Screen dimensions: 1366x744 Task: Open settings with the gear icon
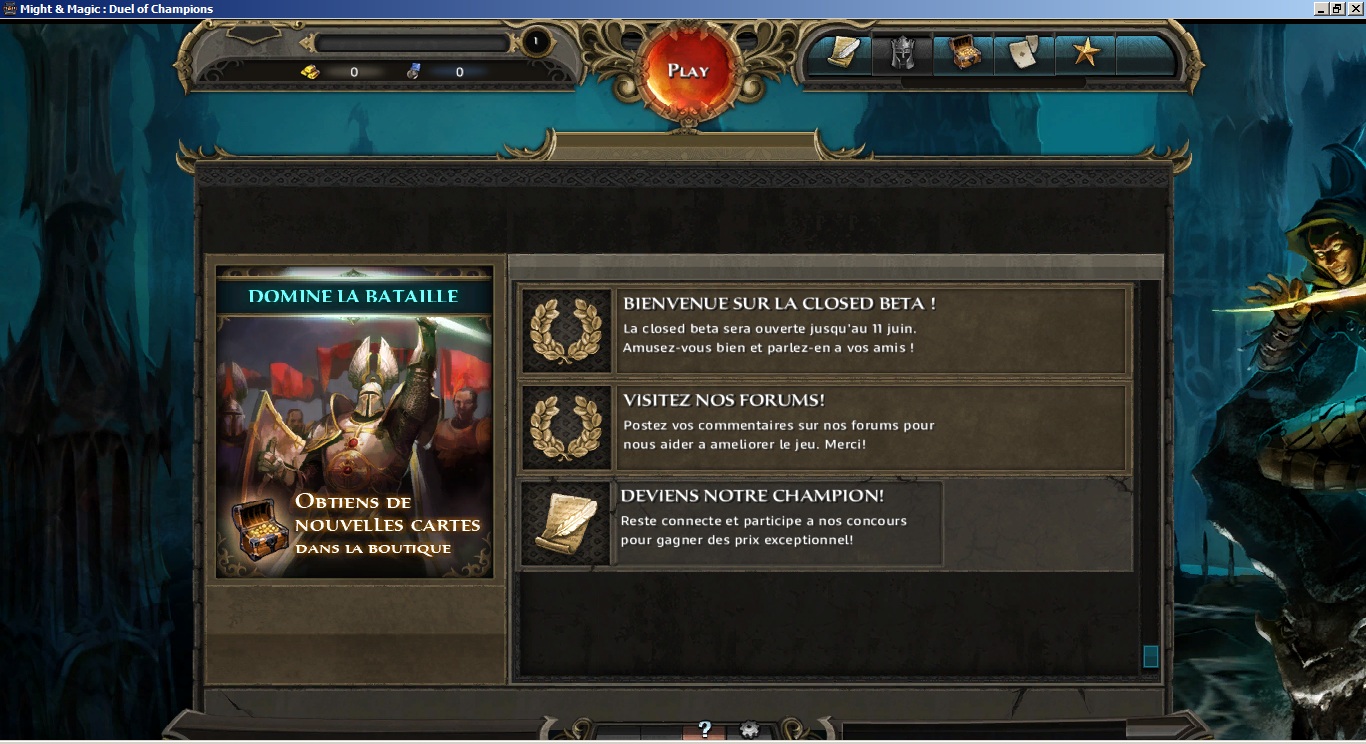(x=749, y=730)
